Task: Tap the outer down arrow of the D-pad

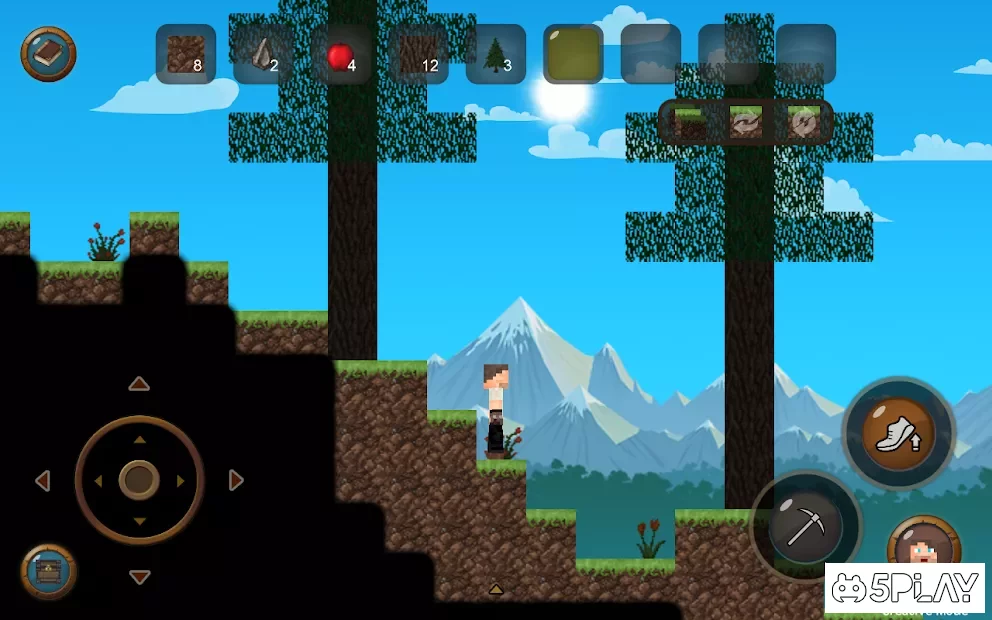Action: (139, 577)
